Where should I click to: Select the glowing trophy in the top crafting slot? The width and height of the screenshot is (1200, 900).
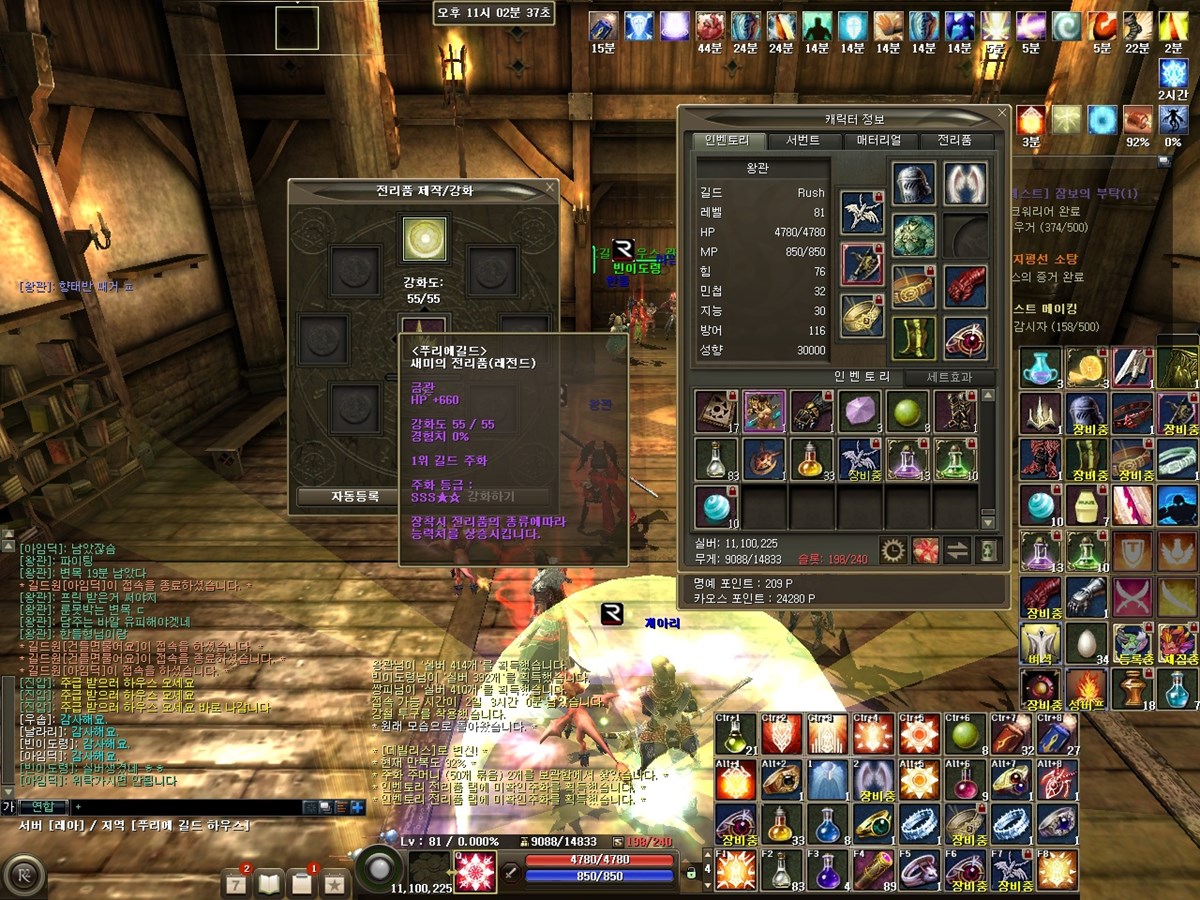pyautogui.click(x=424, y=239)
